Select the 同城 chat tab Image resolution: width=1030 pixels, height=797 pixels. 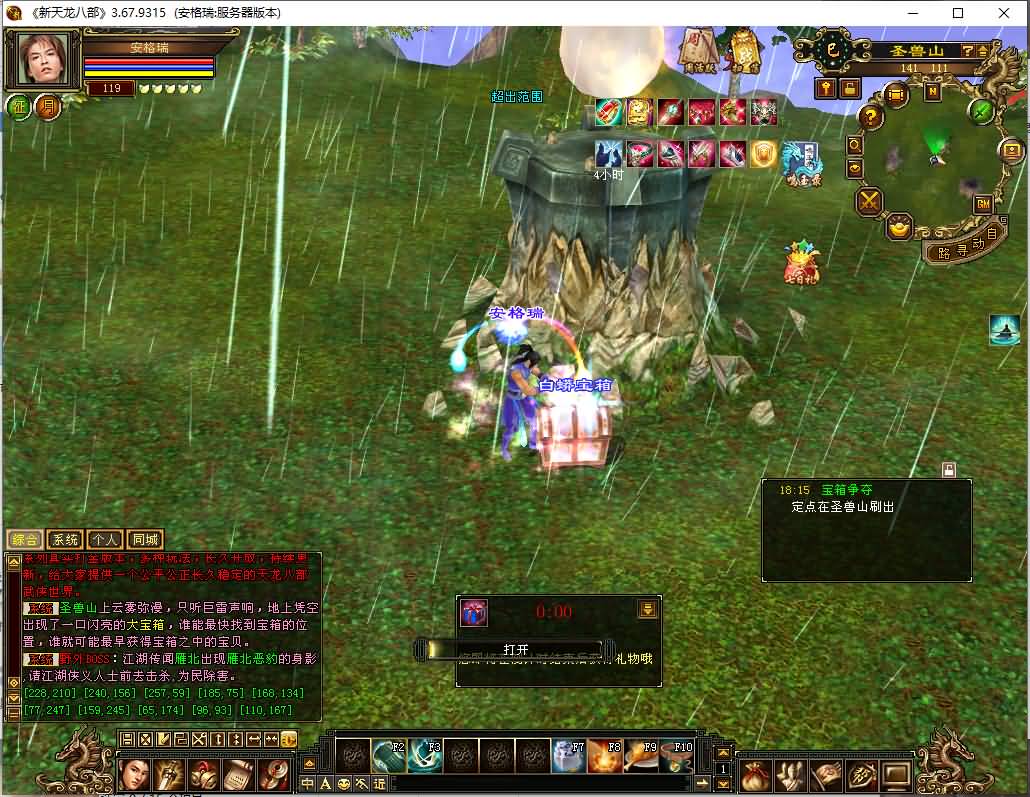[x=146, y=540]
